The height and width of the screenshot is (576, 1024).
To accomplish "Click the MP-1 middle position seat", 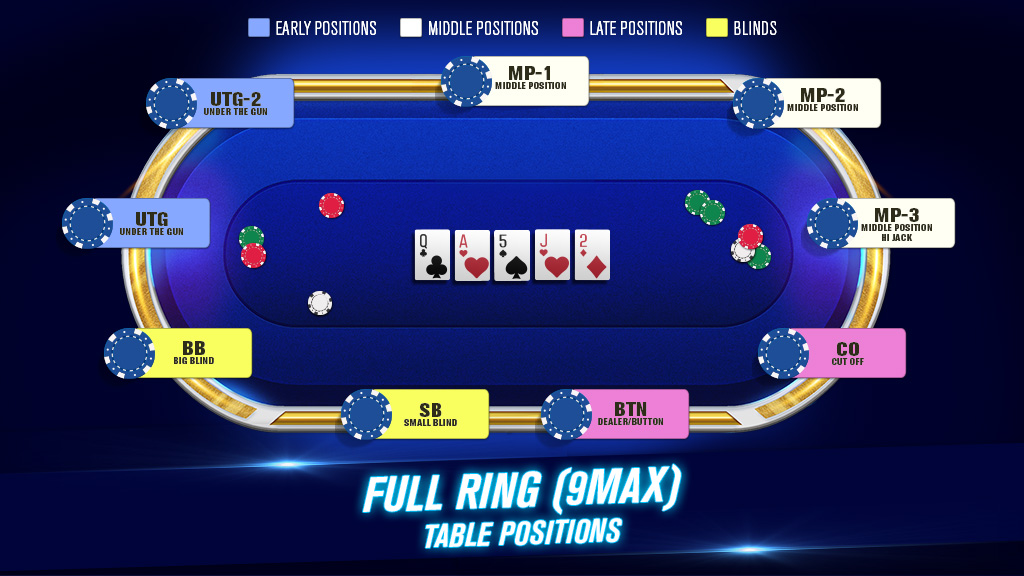I will 530,80.
